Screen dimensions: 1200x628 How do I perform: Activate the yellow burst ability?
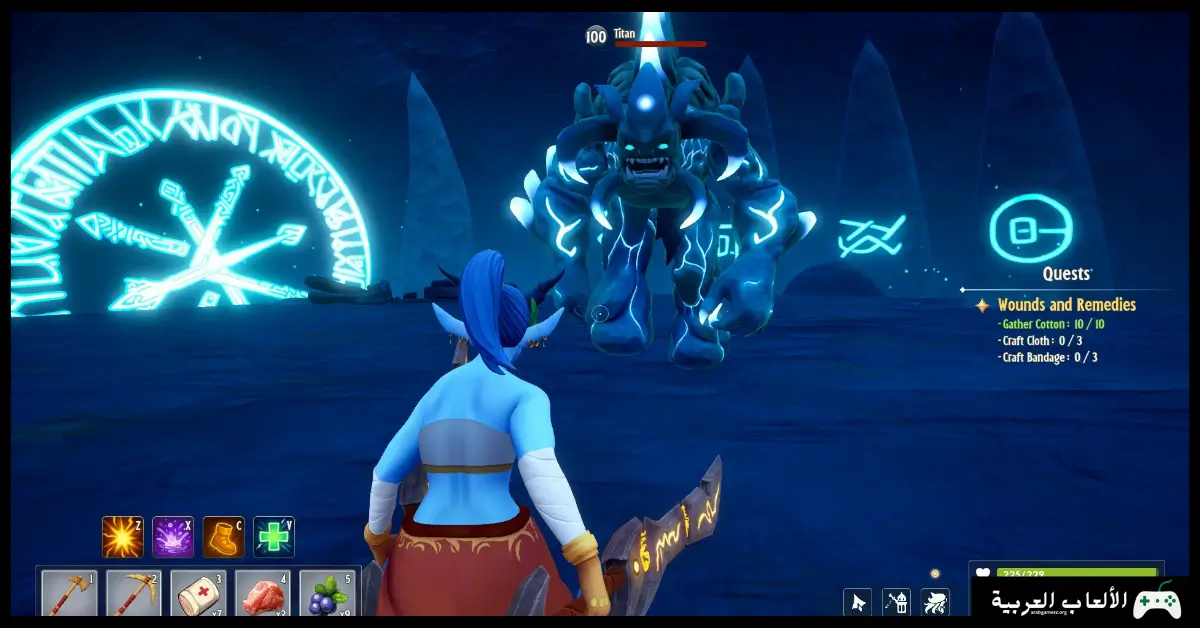point(123,537)
